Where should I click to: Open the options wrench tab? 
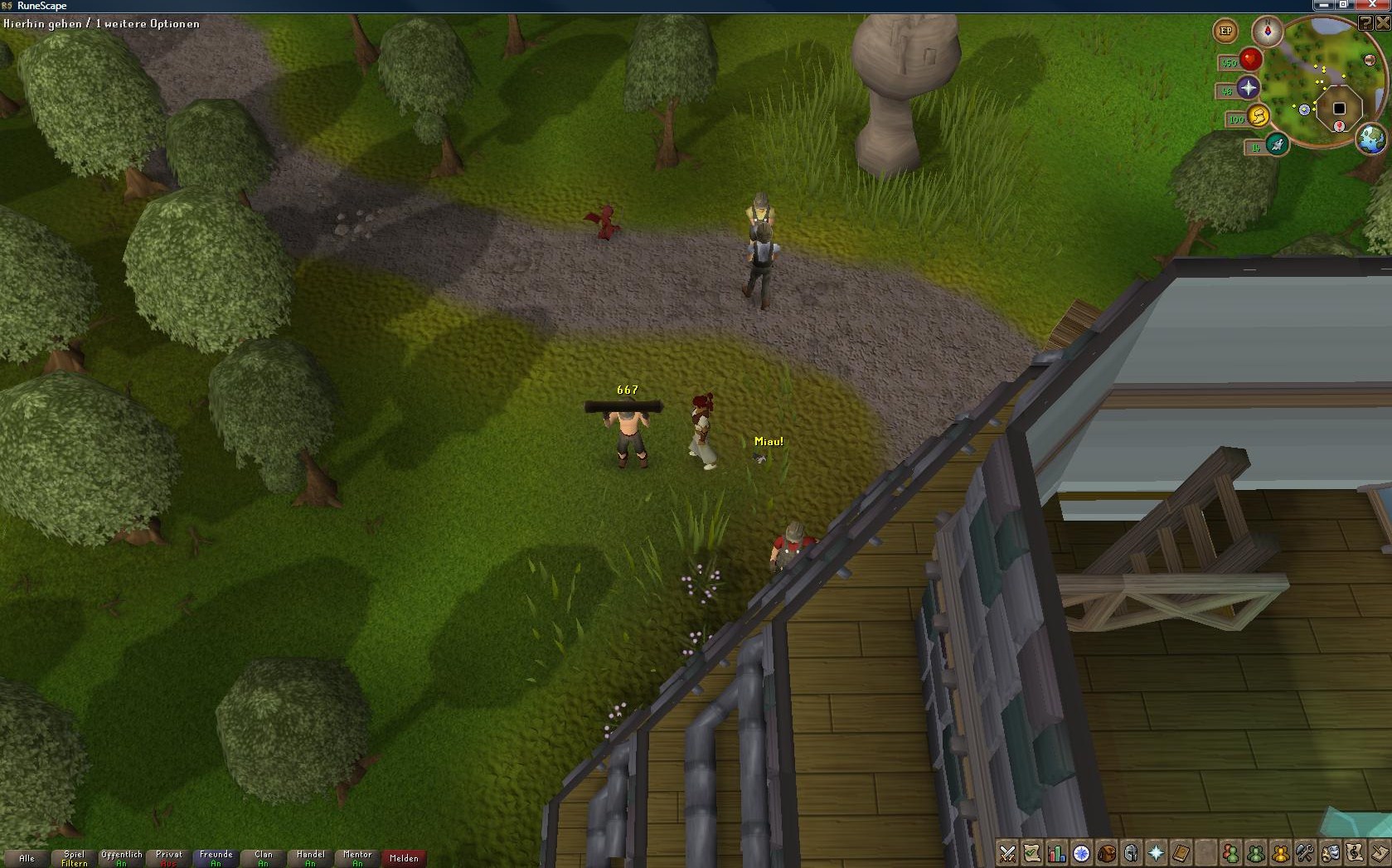[1305, 853]
